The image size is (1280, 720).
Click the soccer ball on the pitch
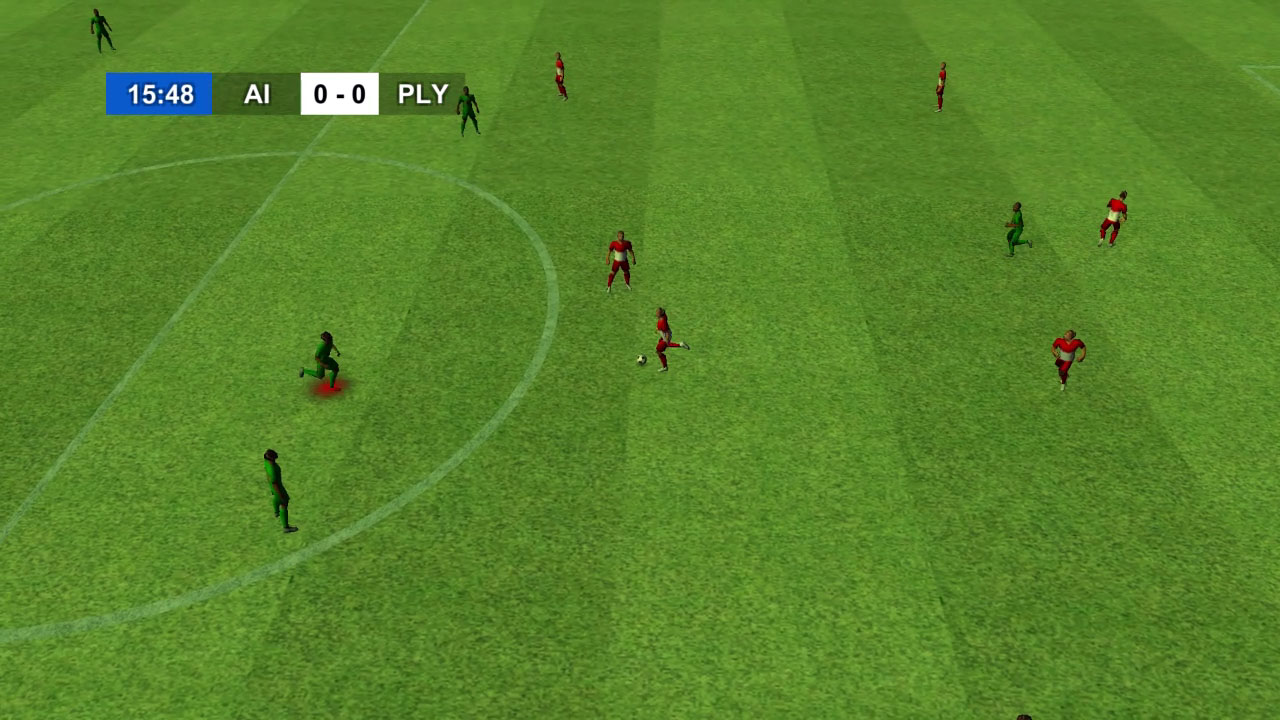(x=640, y=360)
